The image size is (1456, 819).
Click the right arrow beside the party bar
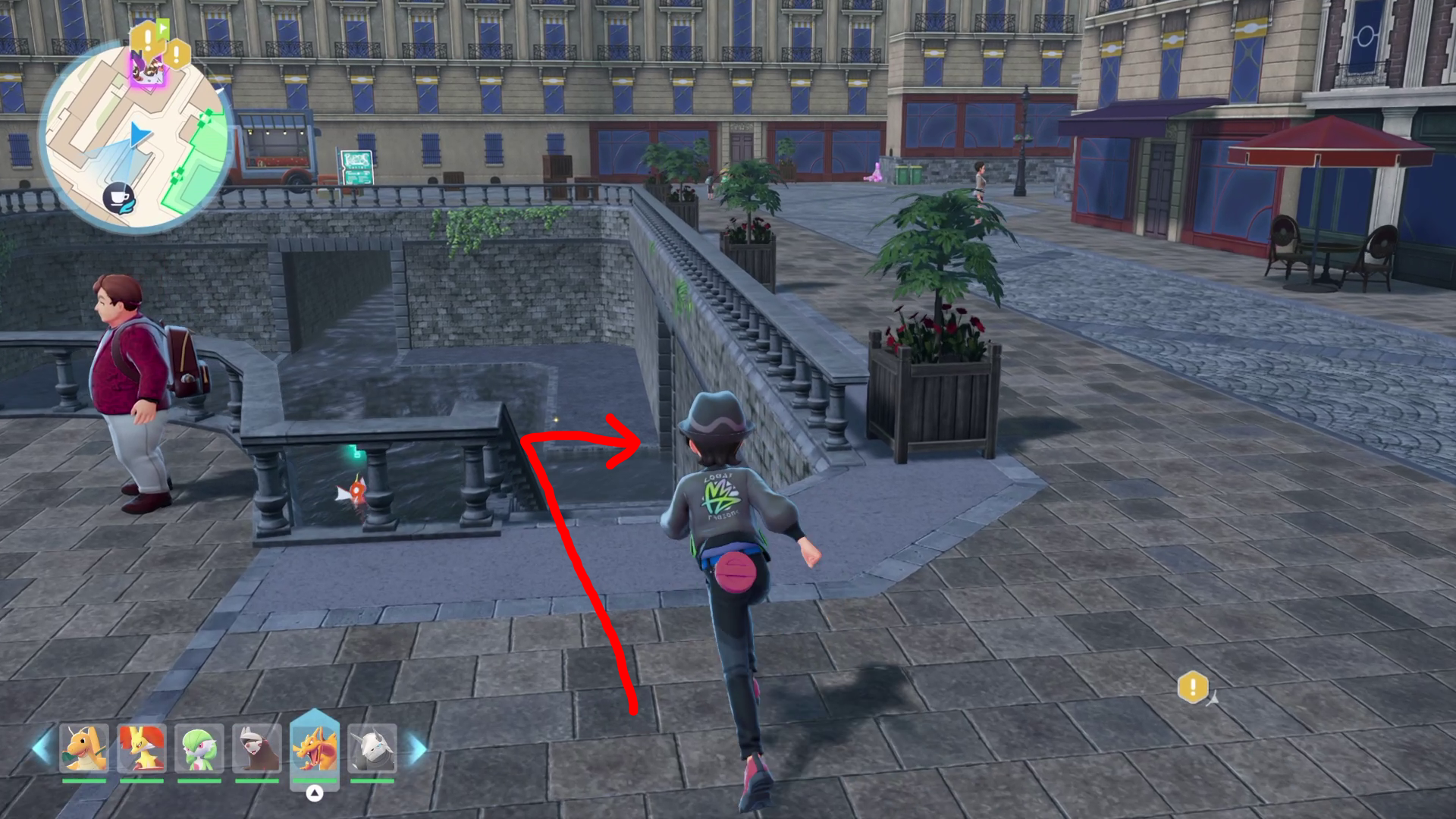tap(417, 748)
